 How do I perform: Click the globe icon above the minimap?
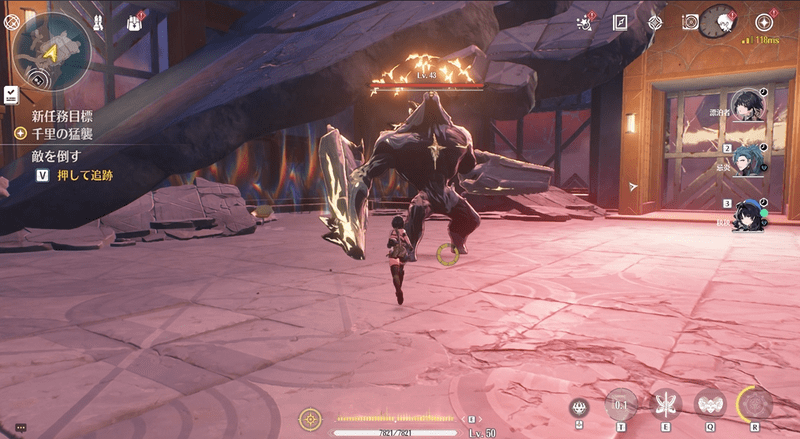tap(12, 18)
